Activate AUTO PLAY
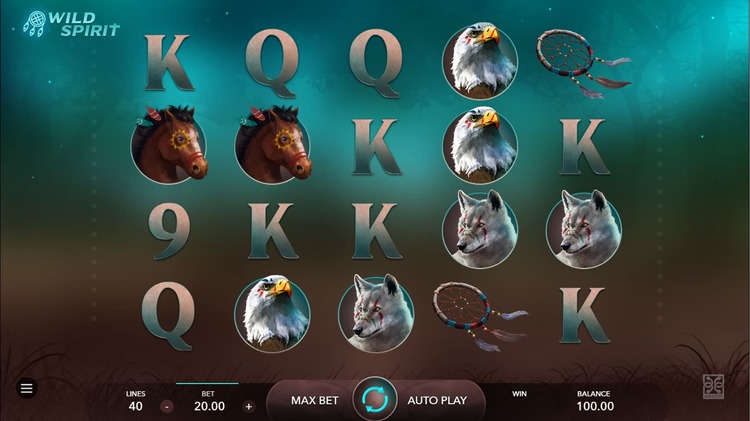This screenshot has height=421, width=750. (437, 400)
